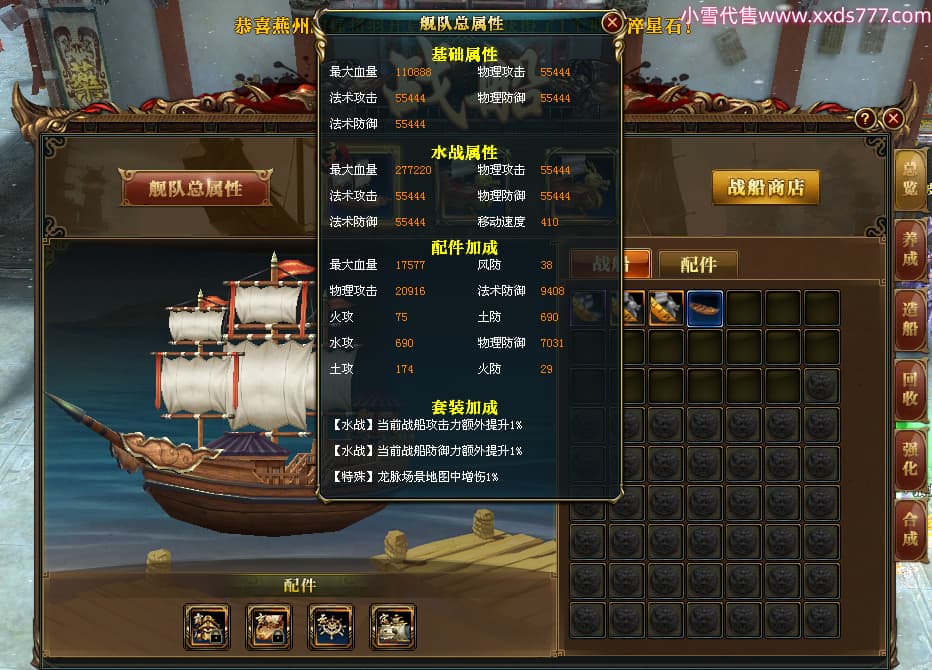
Task: Choose the white-sailed ship accessory slot
Action: pos(393,627)
